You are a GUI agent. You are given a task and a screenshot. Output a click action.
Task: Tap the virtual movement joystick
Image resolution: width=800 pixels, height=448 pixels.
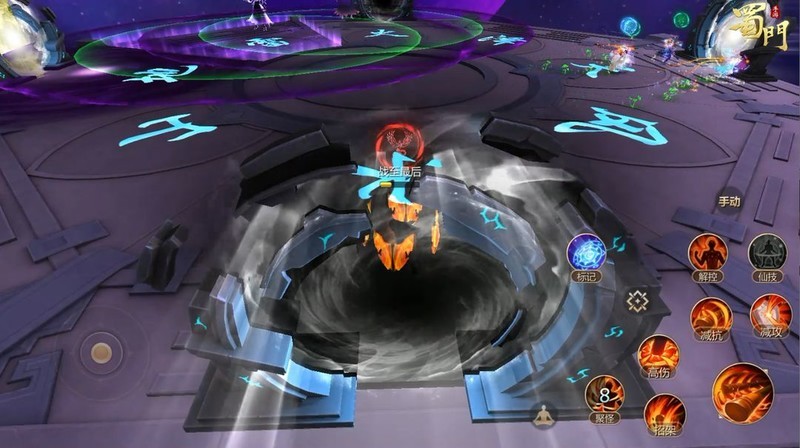point(101,352)
